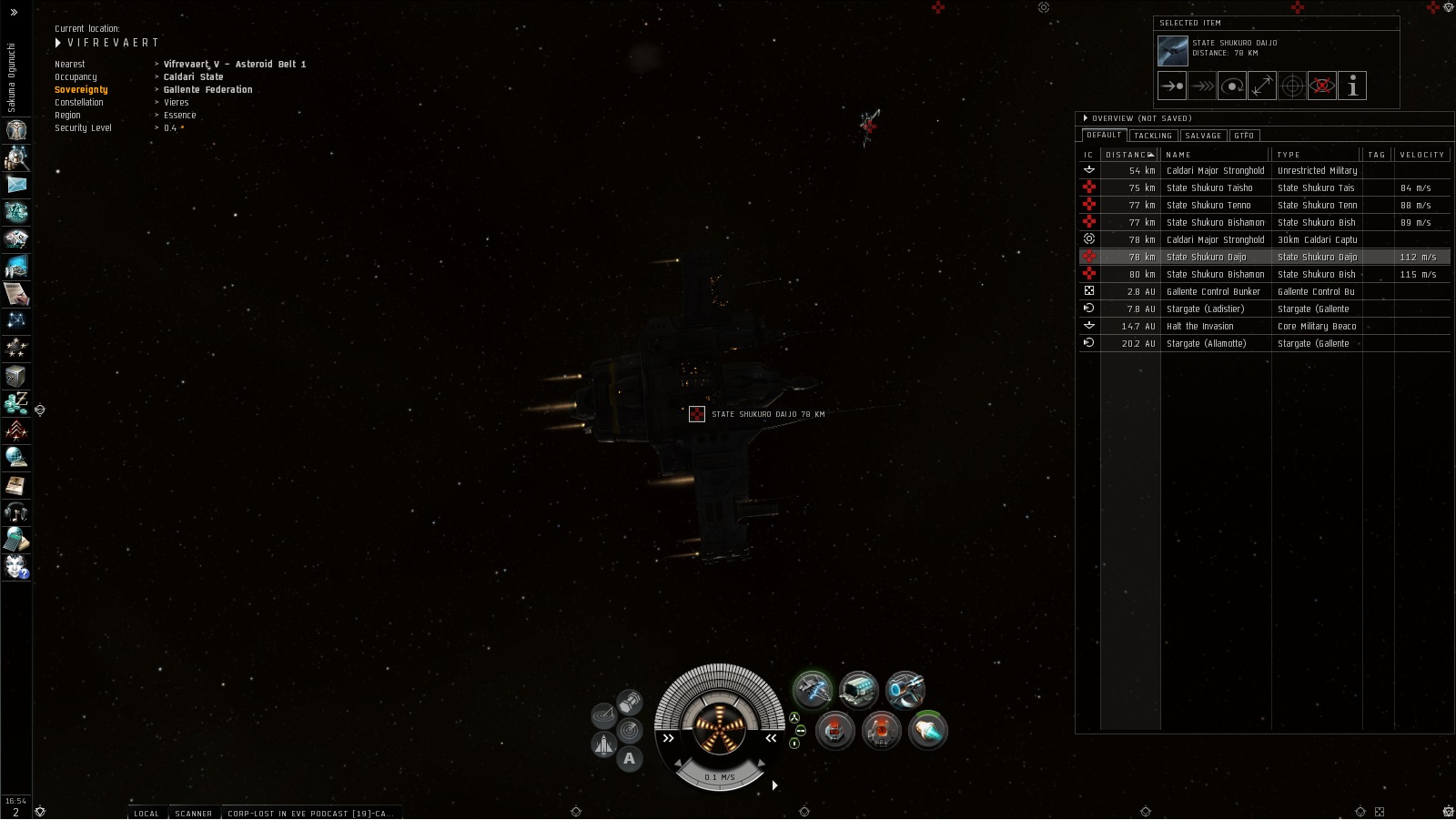Viewport: 1456px width, 820px height.
Task: Activate the cyan-tipped launcher module
Action: pyautogui.click(x=927, y=730)
